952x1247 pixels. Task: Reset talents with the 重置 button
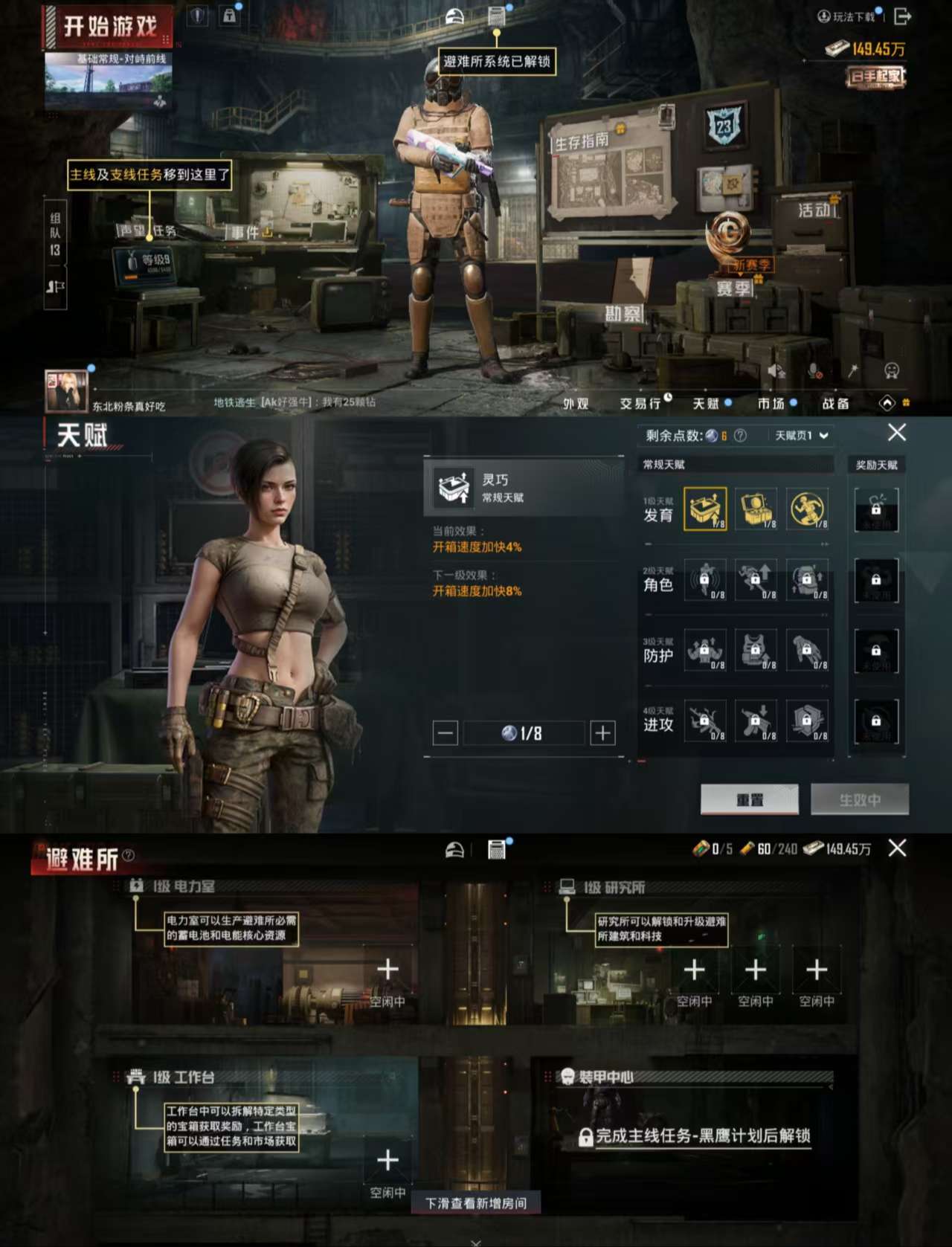tap(750, 799)
